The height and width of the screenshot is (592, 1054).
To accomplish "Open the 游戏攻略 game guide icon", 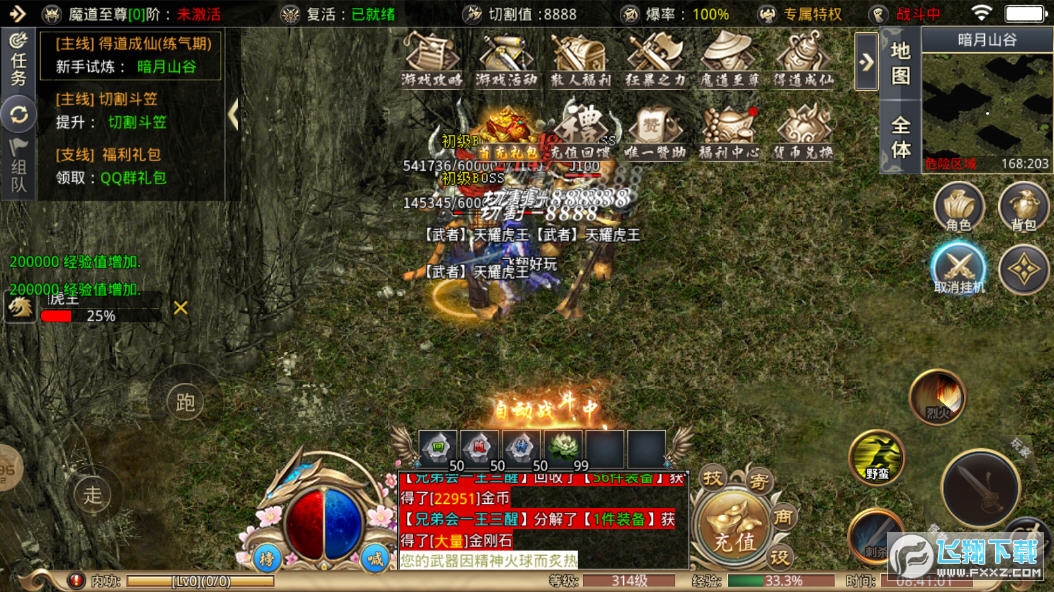I will tap(432, 58).
